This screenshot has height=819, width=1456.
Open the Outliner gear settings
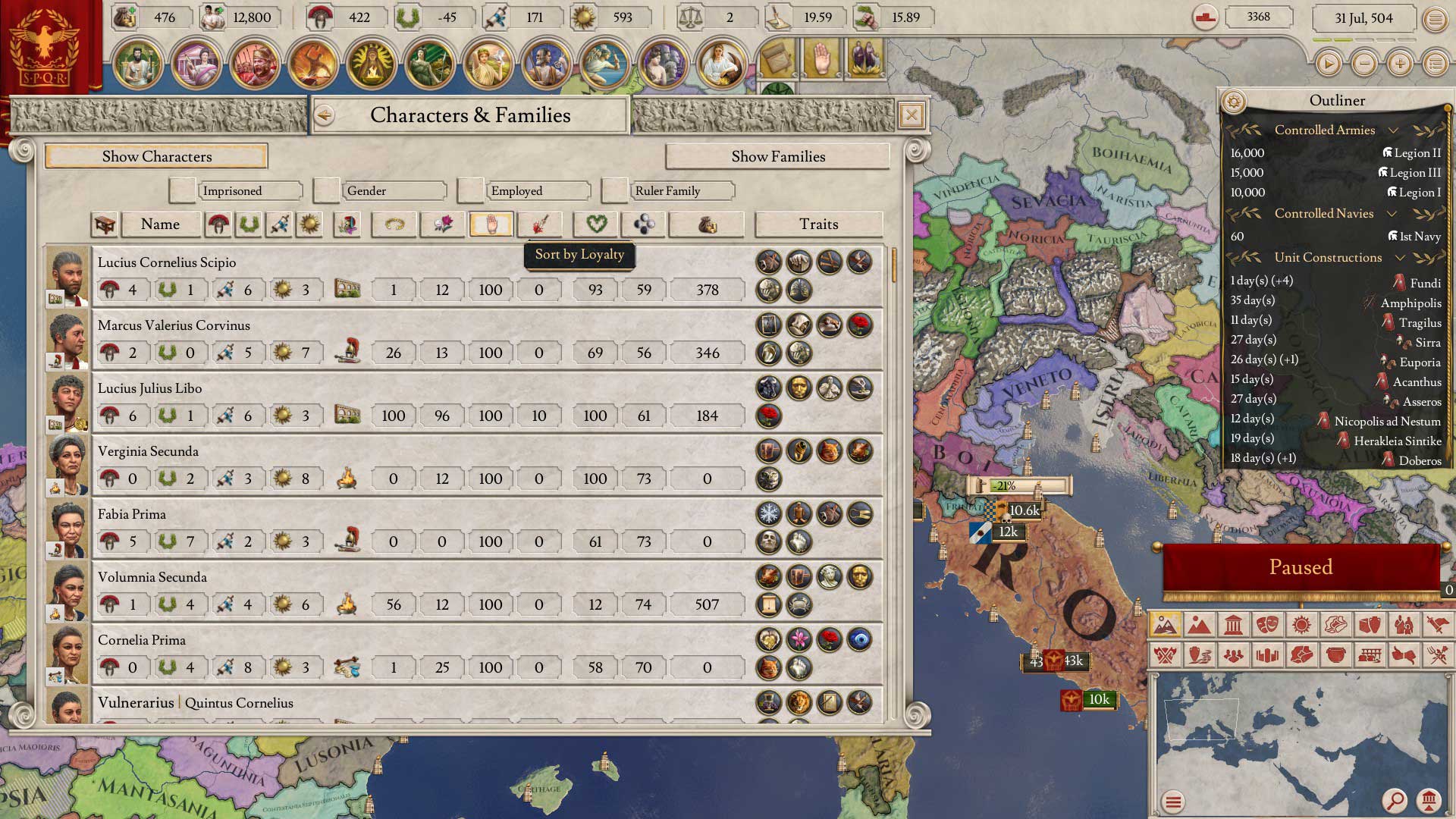coord(1234,101)
